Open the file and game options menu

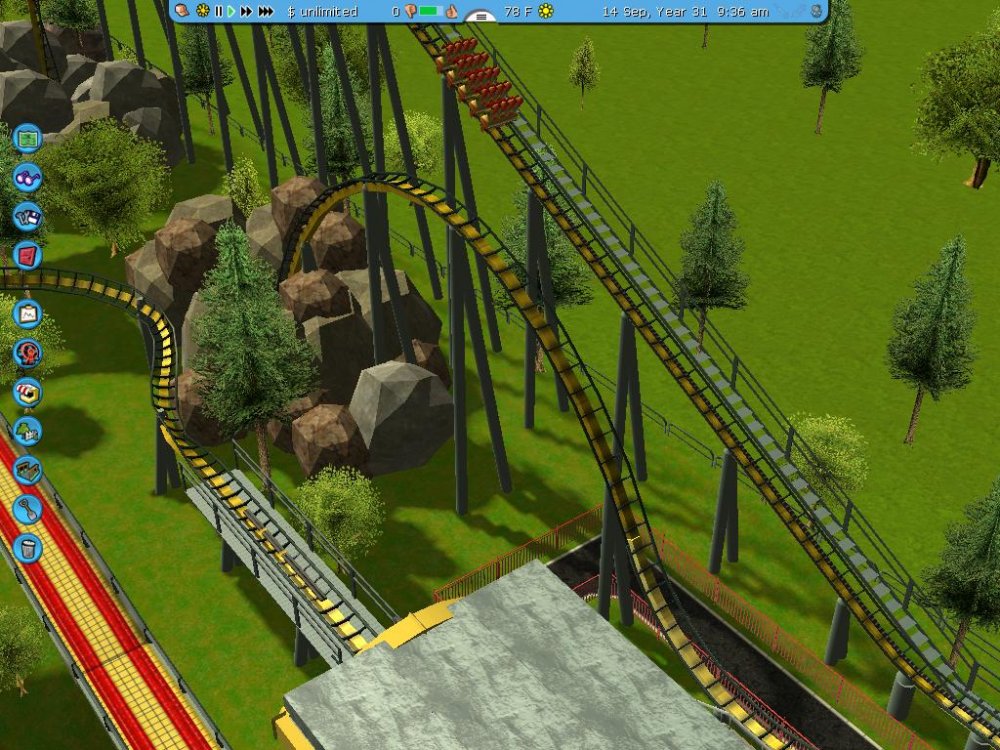tap(27, 215)
